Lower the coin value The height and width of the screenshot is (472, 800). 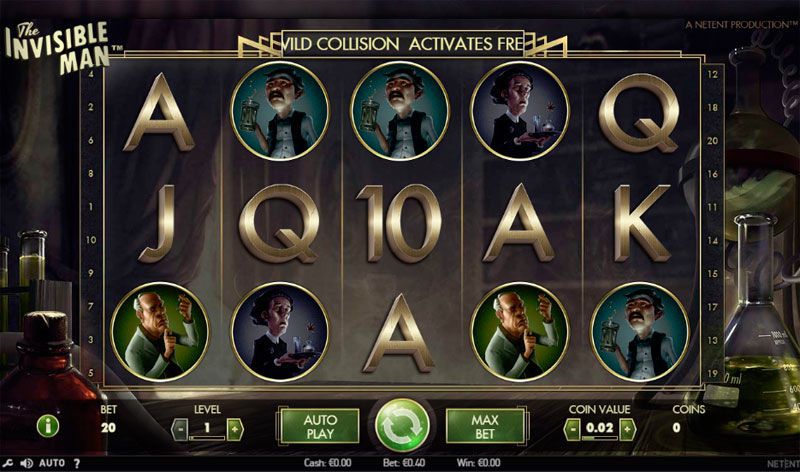(x=572, y=429)
